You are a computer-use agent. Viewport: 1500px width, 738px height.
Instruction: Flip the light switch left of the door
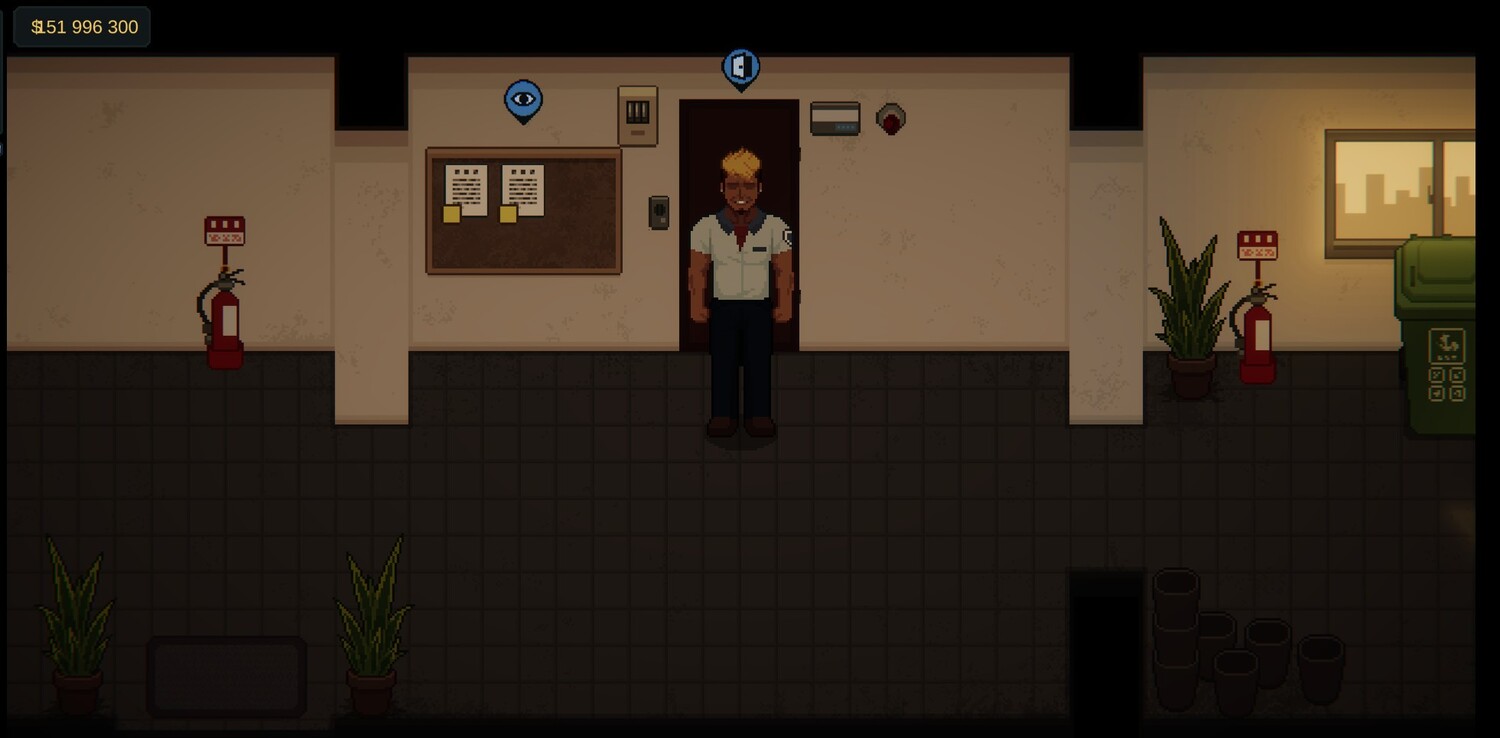point(659,212)
